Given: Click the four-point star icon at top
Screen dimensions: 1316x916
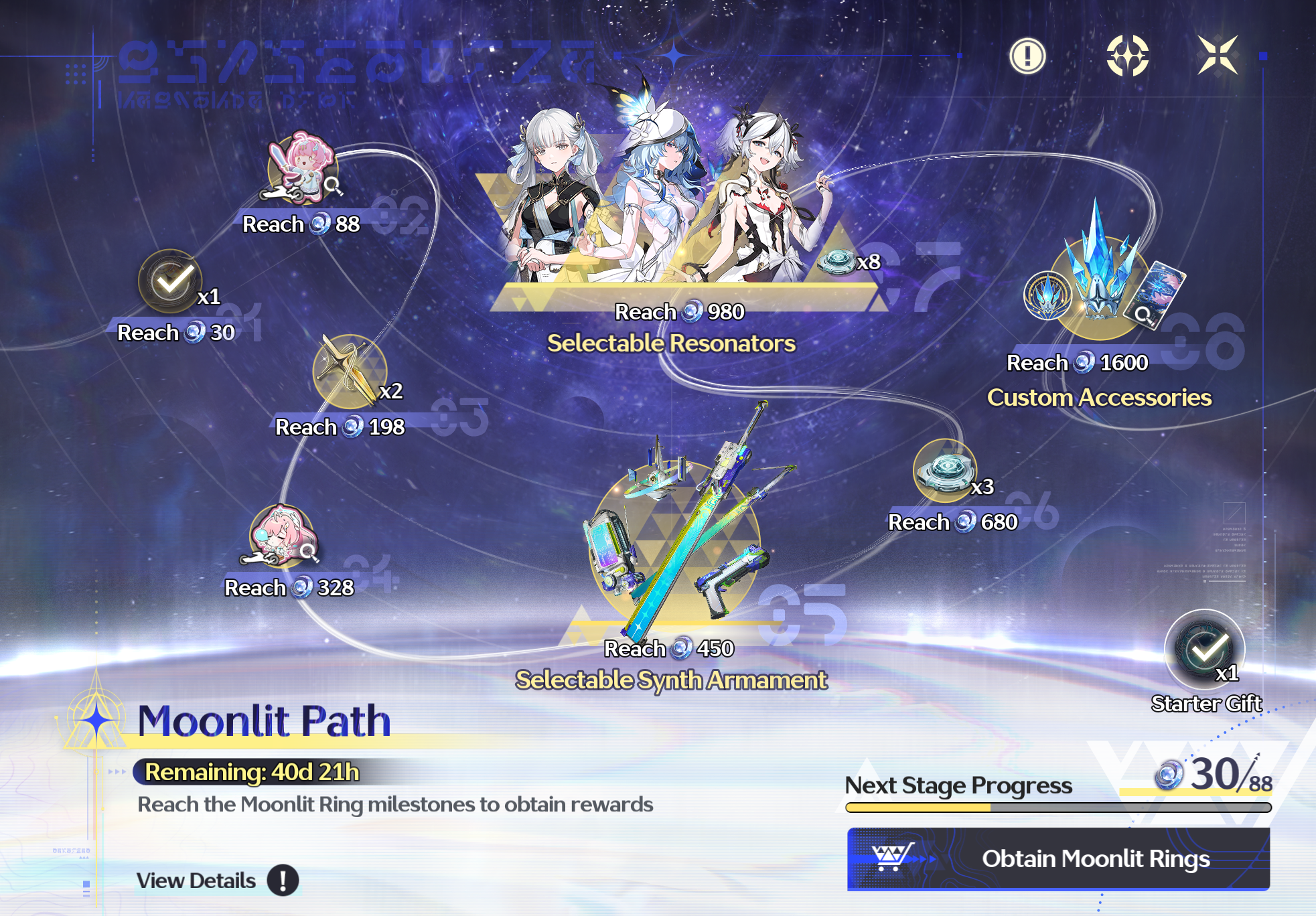Looking at the screenshot, I should point(1127,55).
